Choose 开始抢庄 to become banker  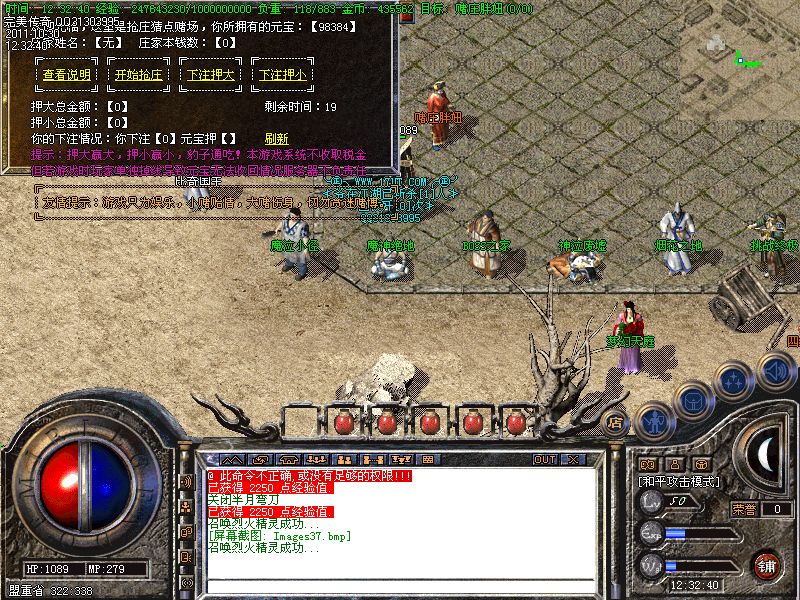[139, 75]
